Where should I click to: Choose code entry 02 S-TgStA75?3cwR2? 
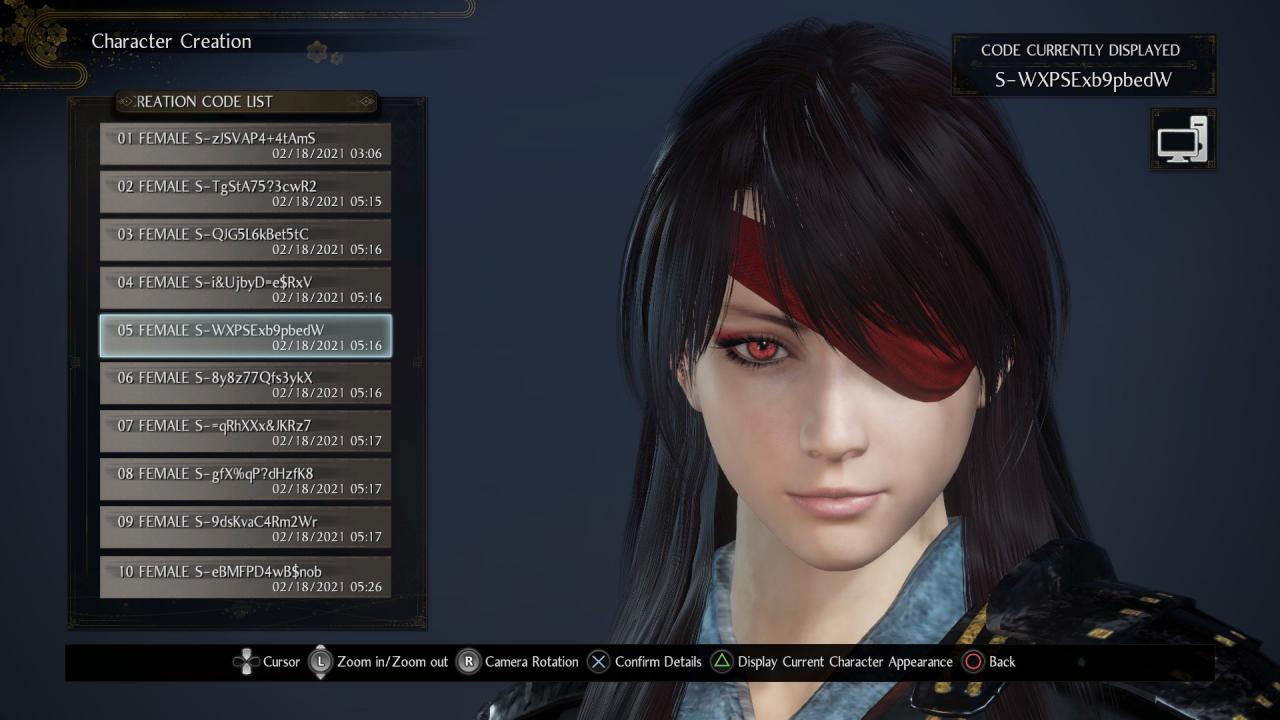coord(245,192)
